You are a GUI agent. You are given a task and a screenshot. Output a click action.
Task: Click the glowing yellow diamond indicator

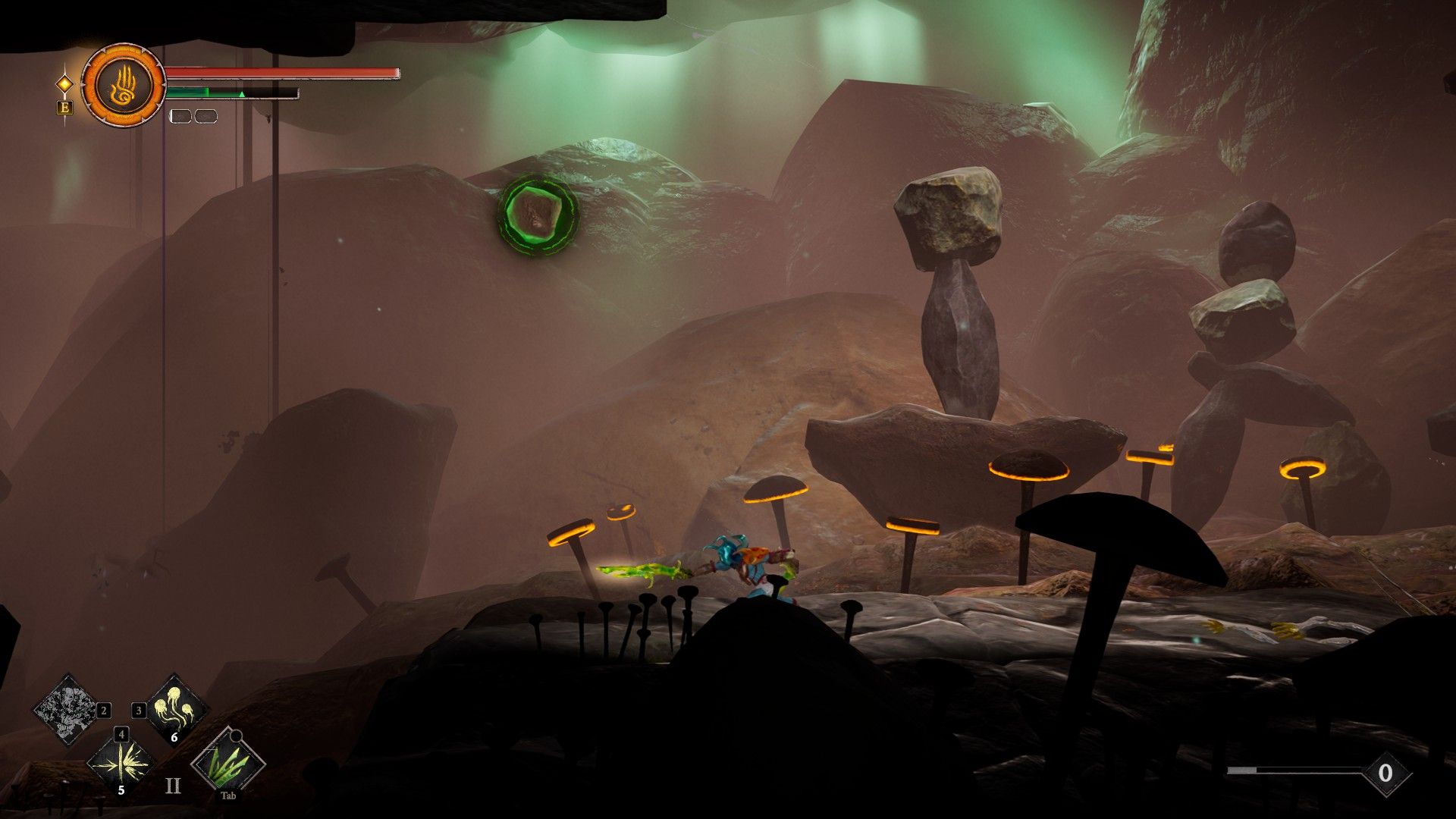[65, 83]
